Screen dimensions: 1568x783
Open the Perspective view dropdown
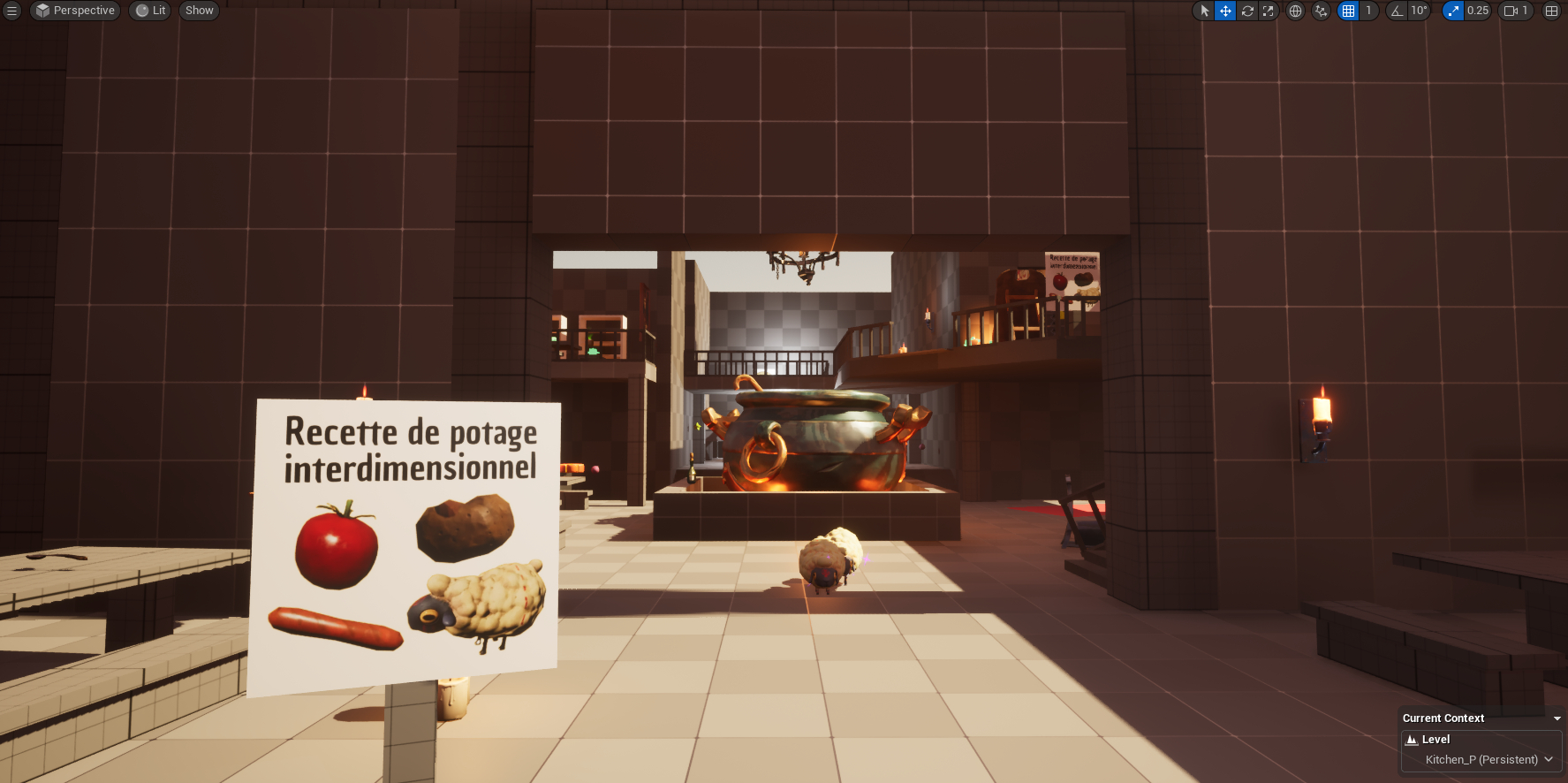coord(75,11)
